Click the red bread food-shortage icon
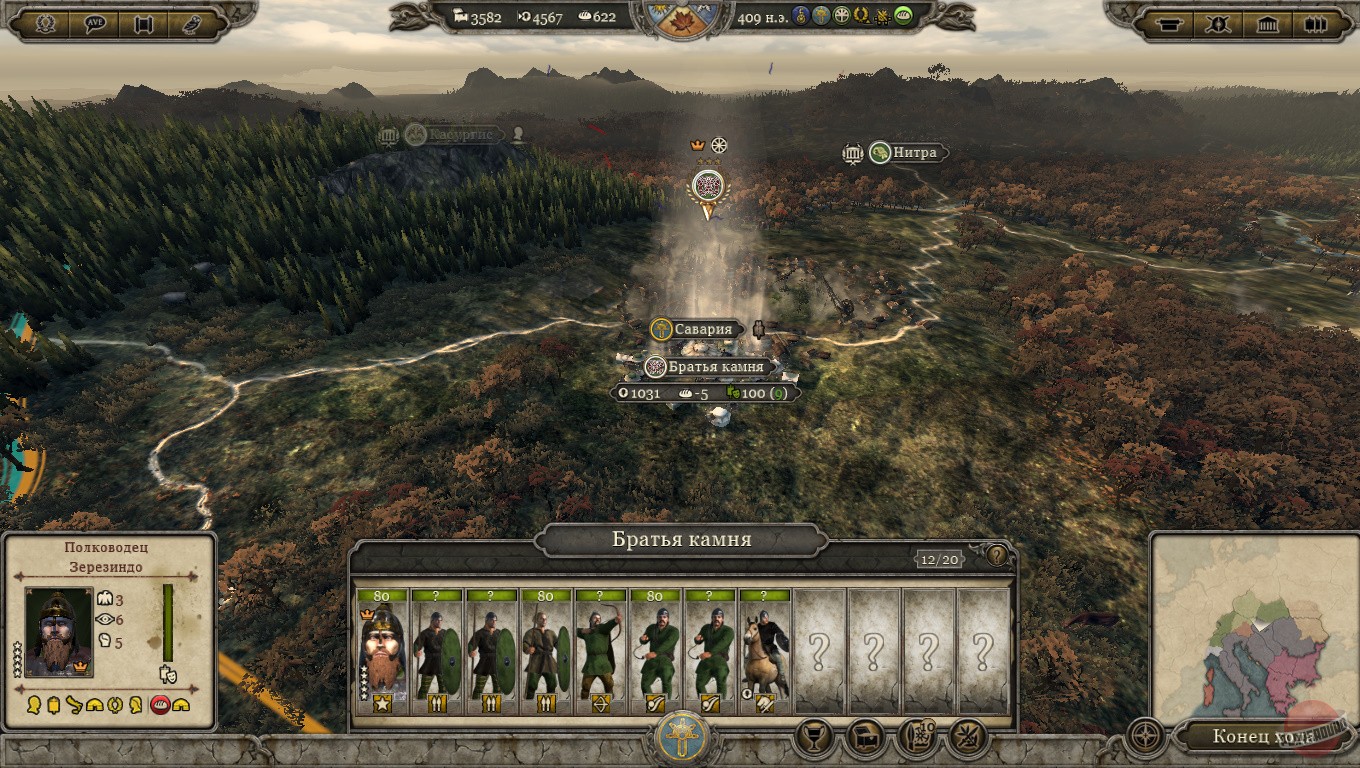The image size is (1360, 768). [x=159, y=705]
